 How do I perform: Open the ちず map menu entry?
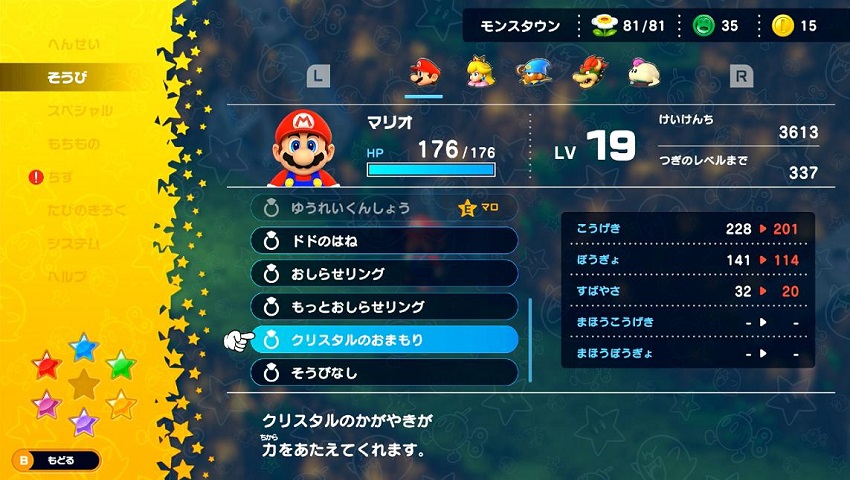point(60,177)
